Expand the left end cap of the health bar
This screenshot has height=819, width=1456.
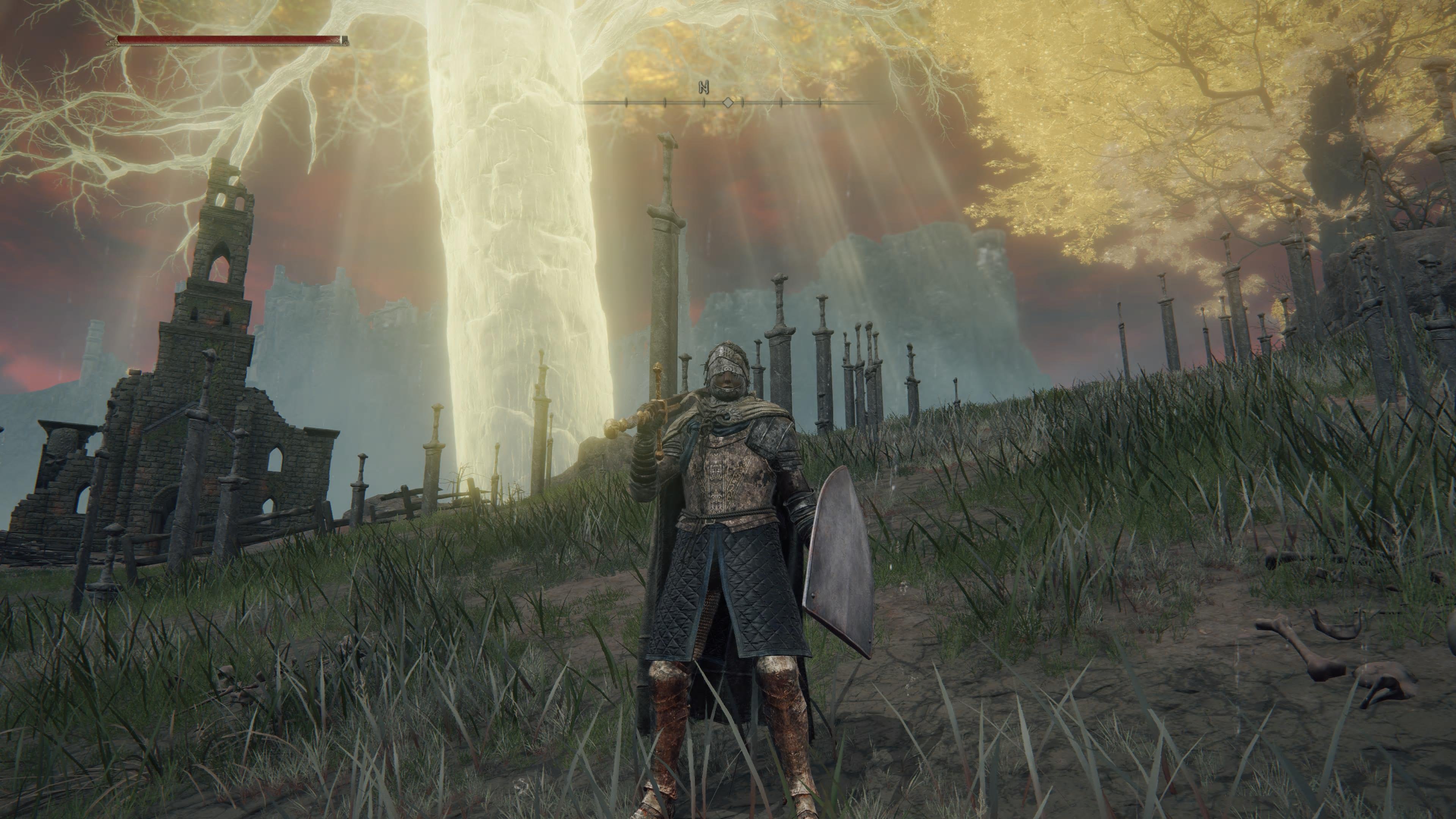[113, 40]
